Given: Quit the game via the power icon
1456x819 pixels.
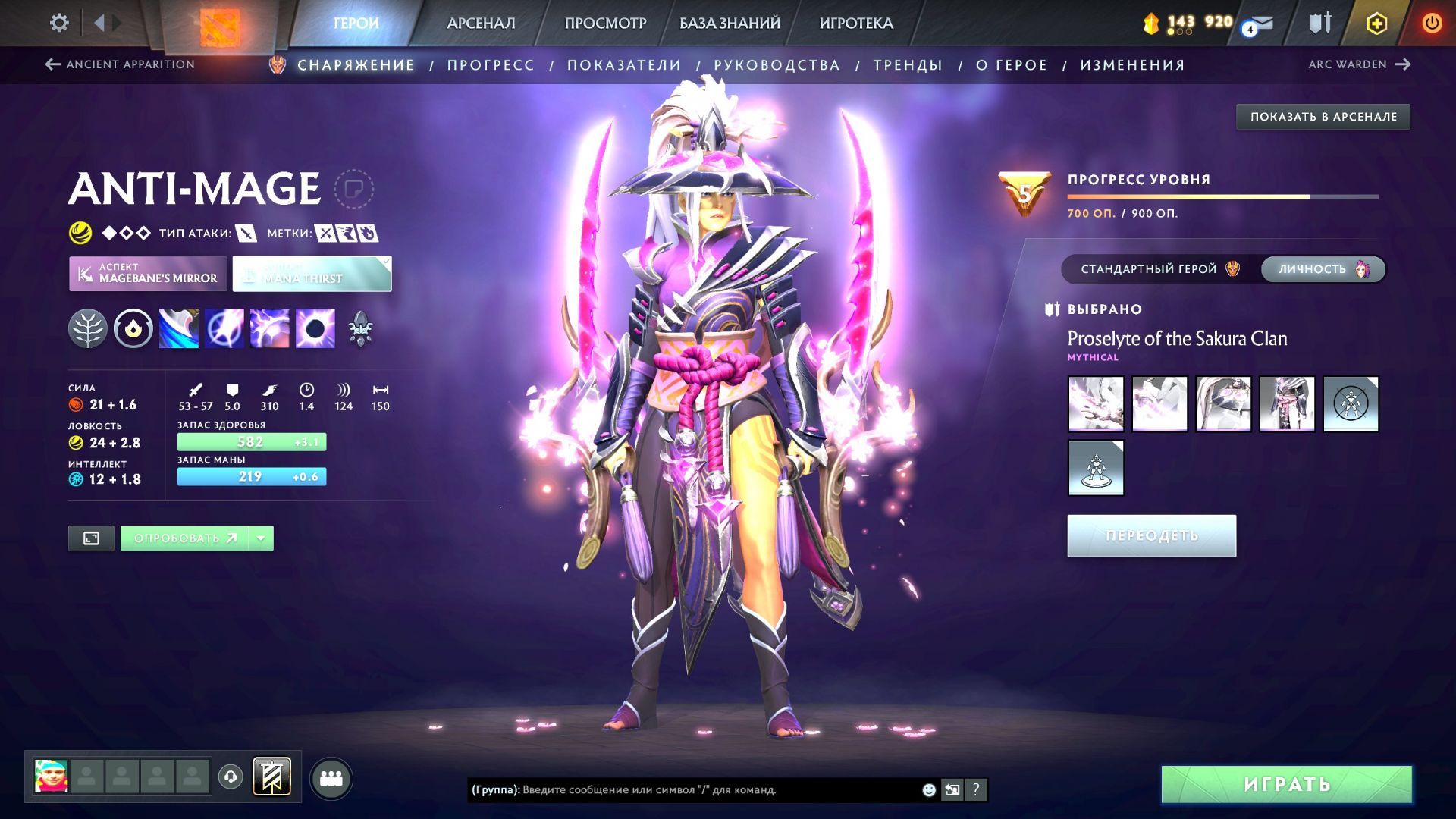Looking at the screenshot, I should coord(1432,24).
